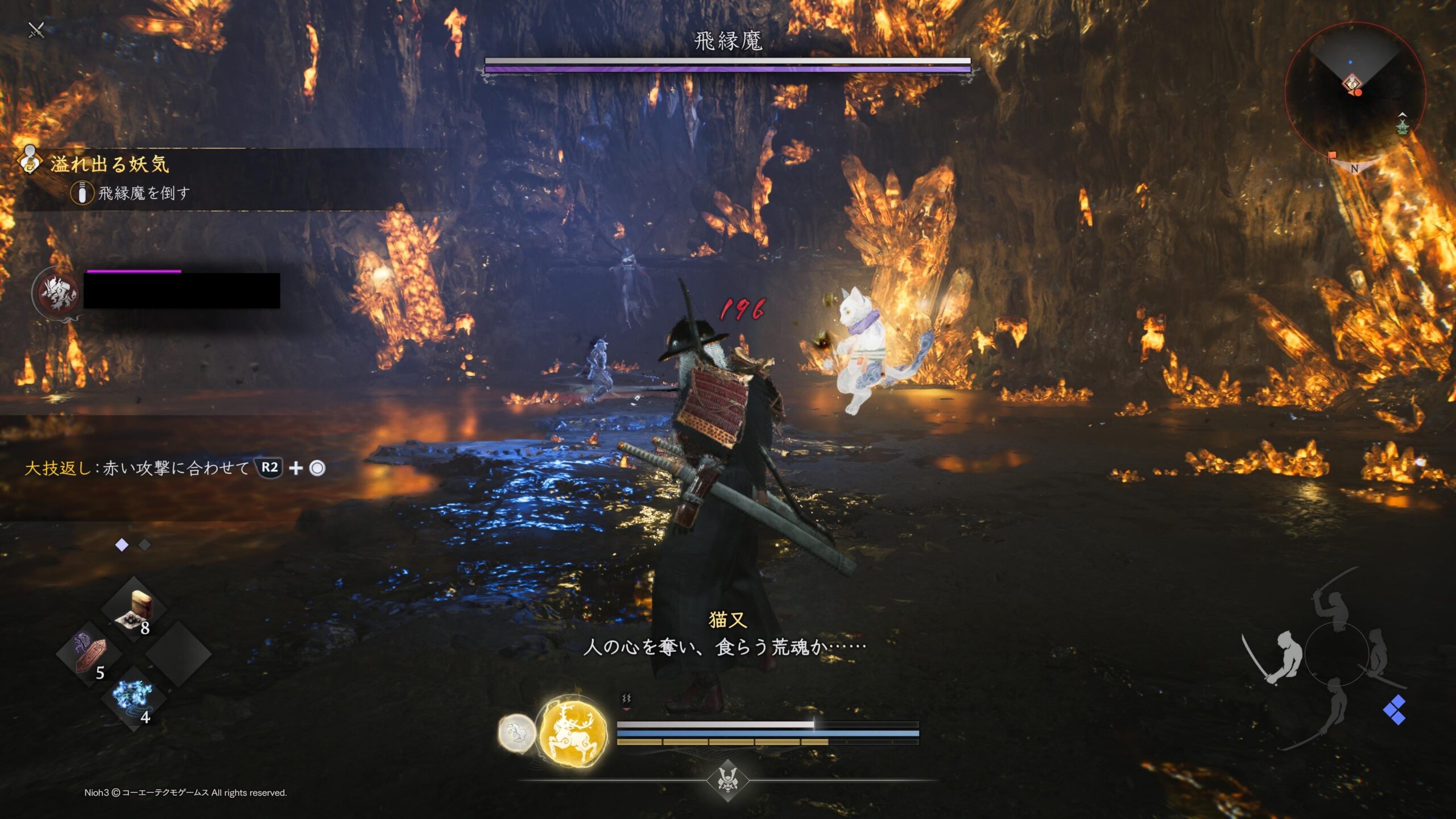
Task: Select the samurai helmet style emblem
Action: pos(727,779)
